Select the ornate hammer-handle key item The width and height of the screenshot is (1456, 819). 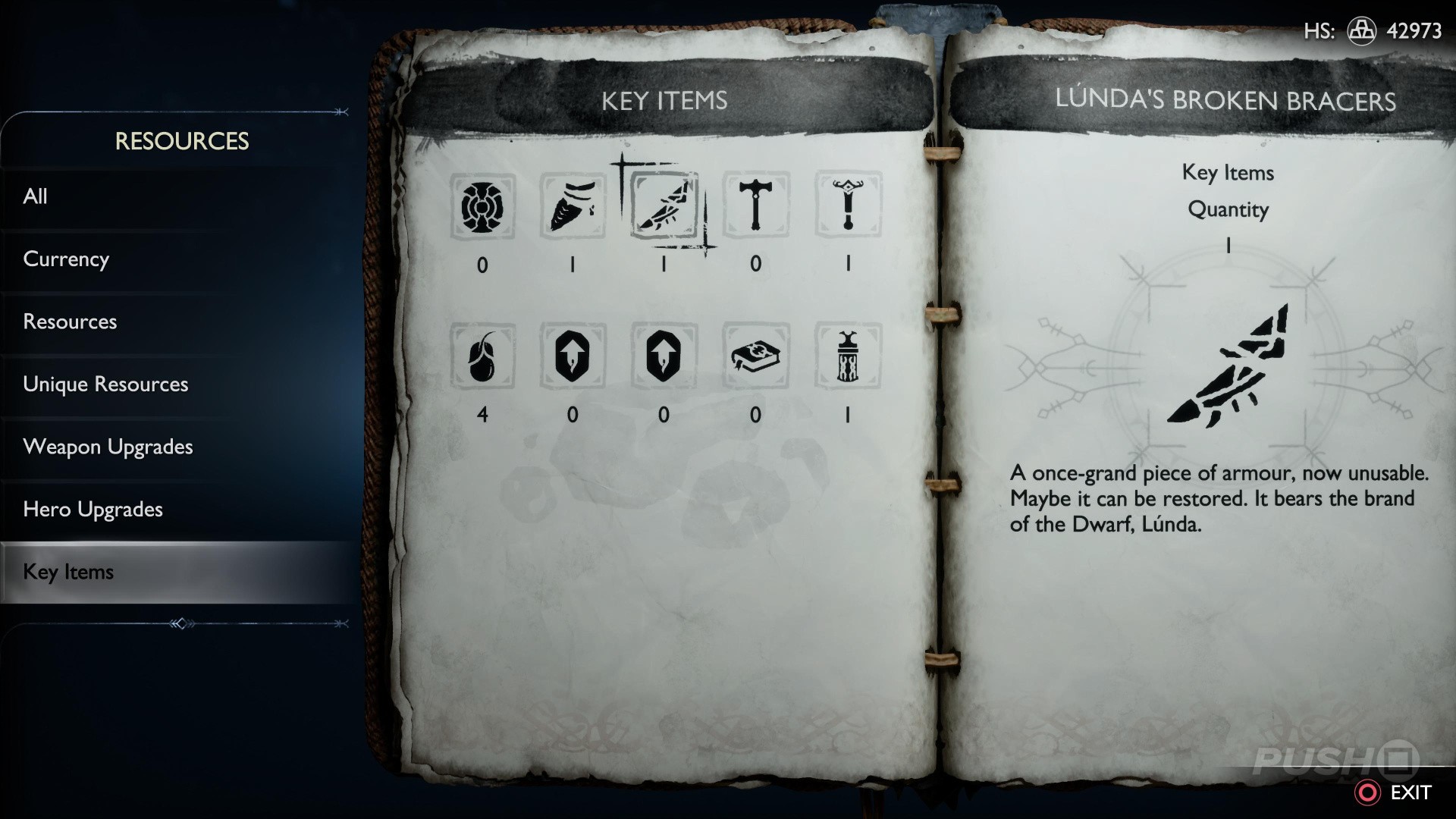tap(847, 206)
